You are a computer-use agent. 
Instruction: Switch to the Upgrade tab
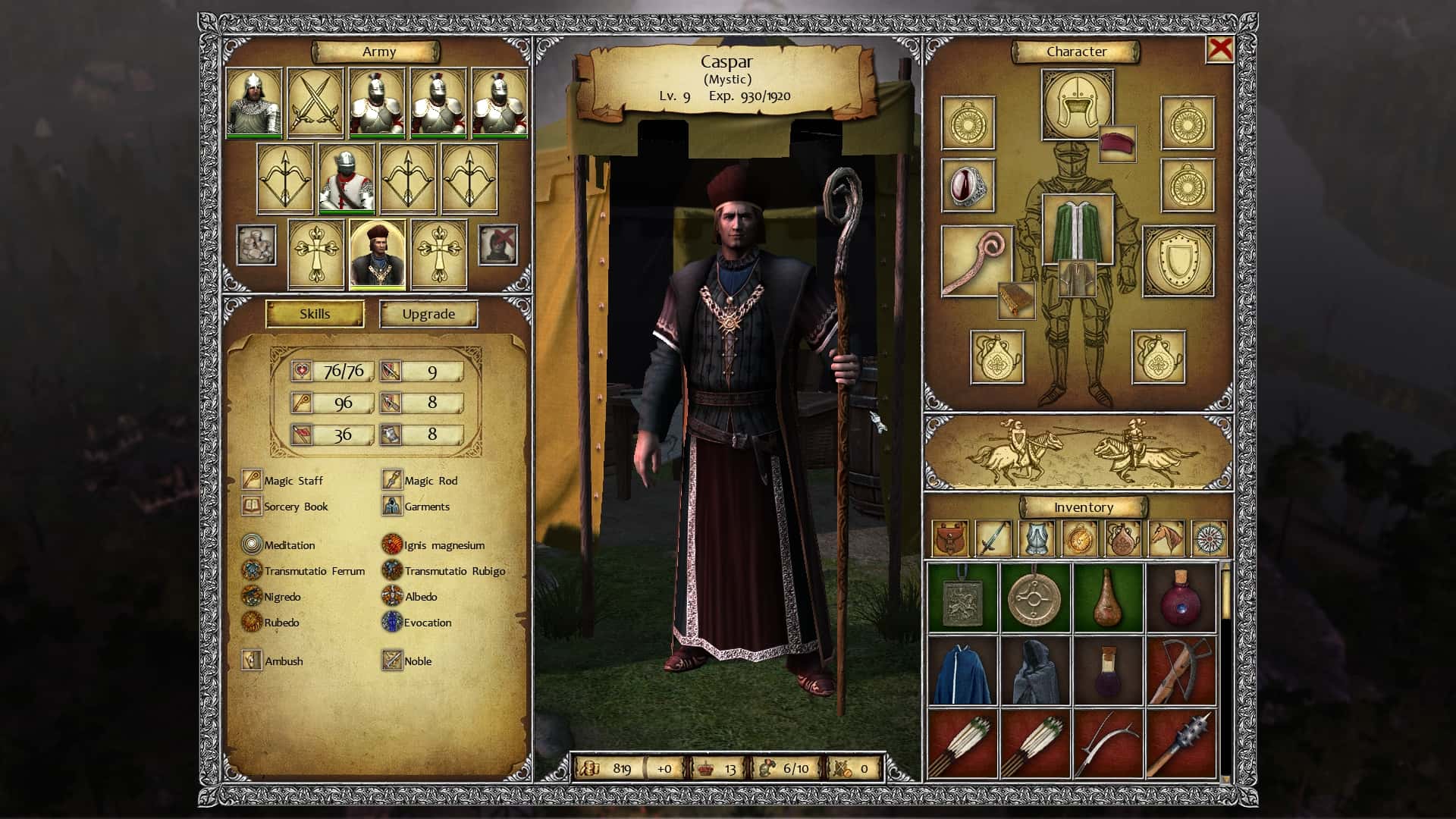click(x=428, y=313)
